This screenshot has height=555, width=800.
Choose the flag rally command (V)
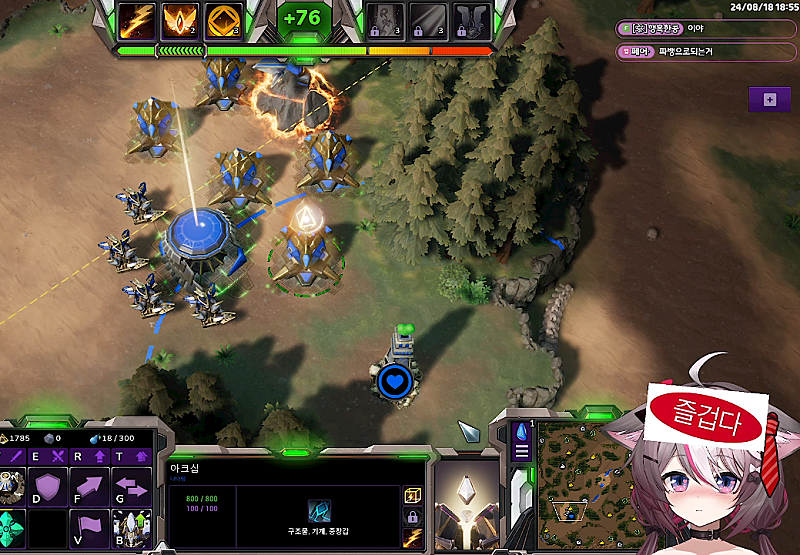click(x=91, y=527)
